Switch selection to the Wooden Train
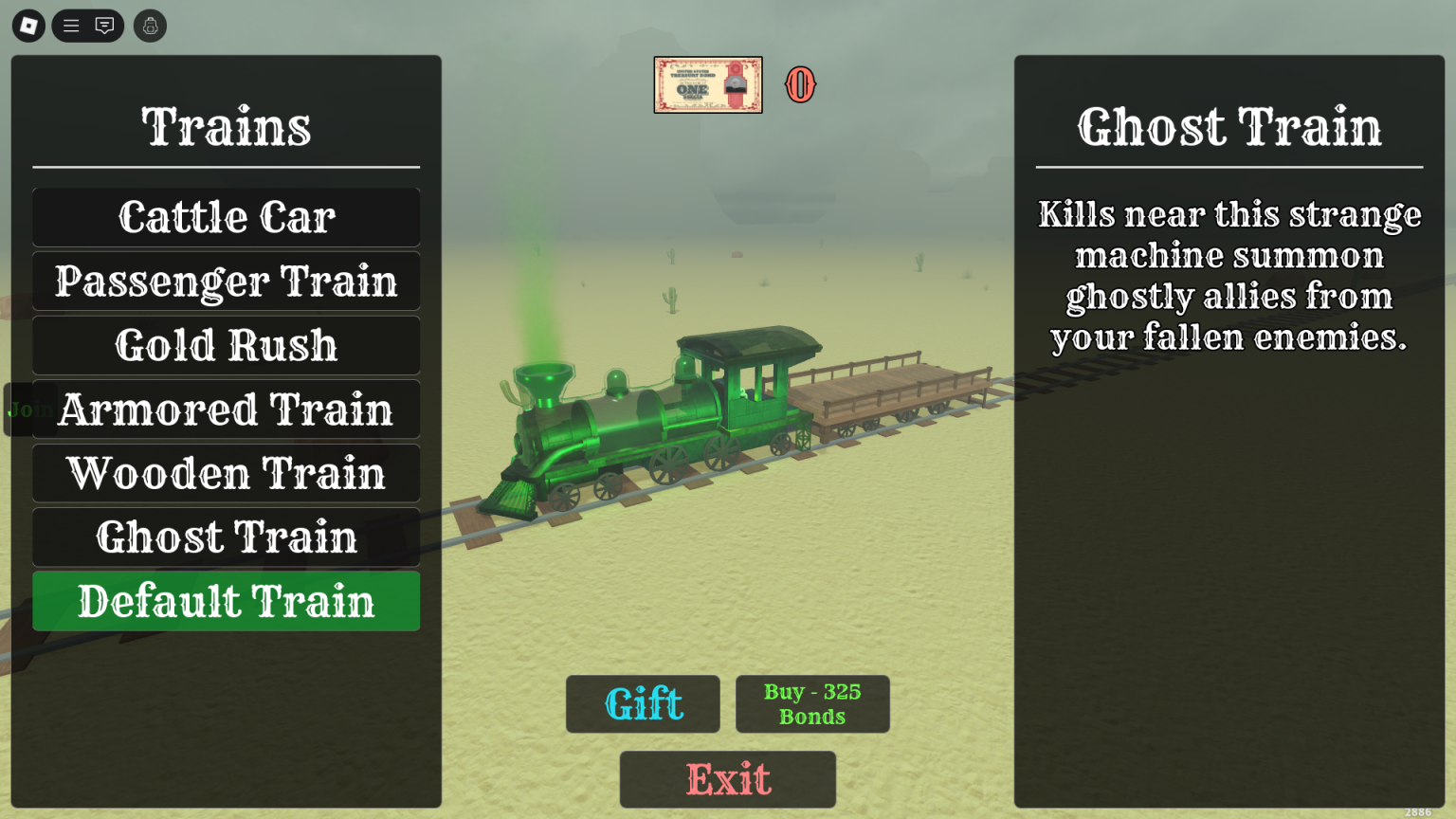This screenshot has height=819, width=1456. point(226,473)
